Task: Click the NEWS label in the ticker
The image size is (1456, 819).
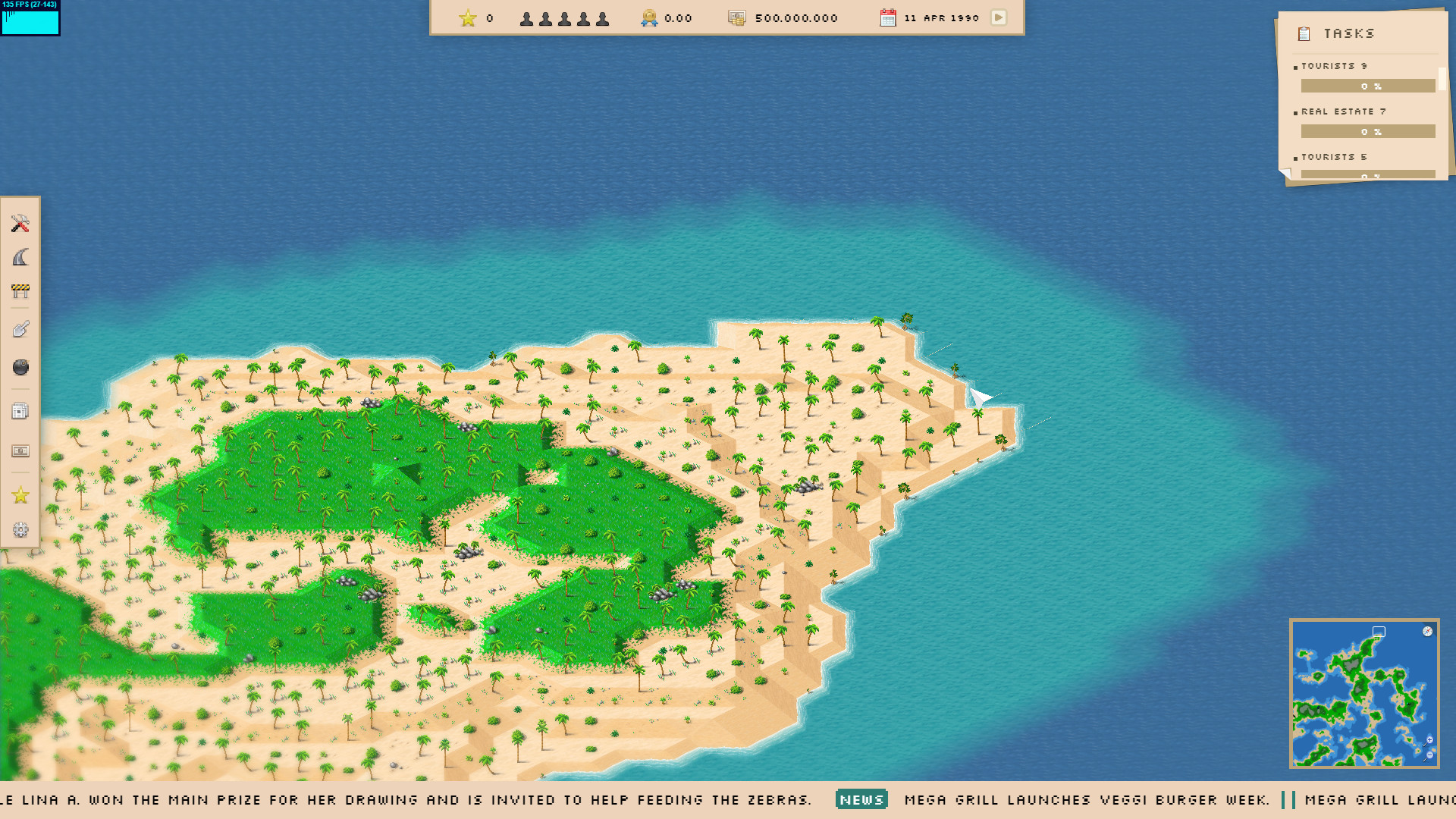Action: point(861,799)
